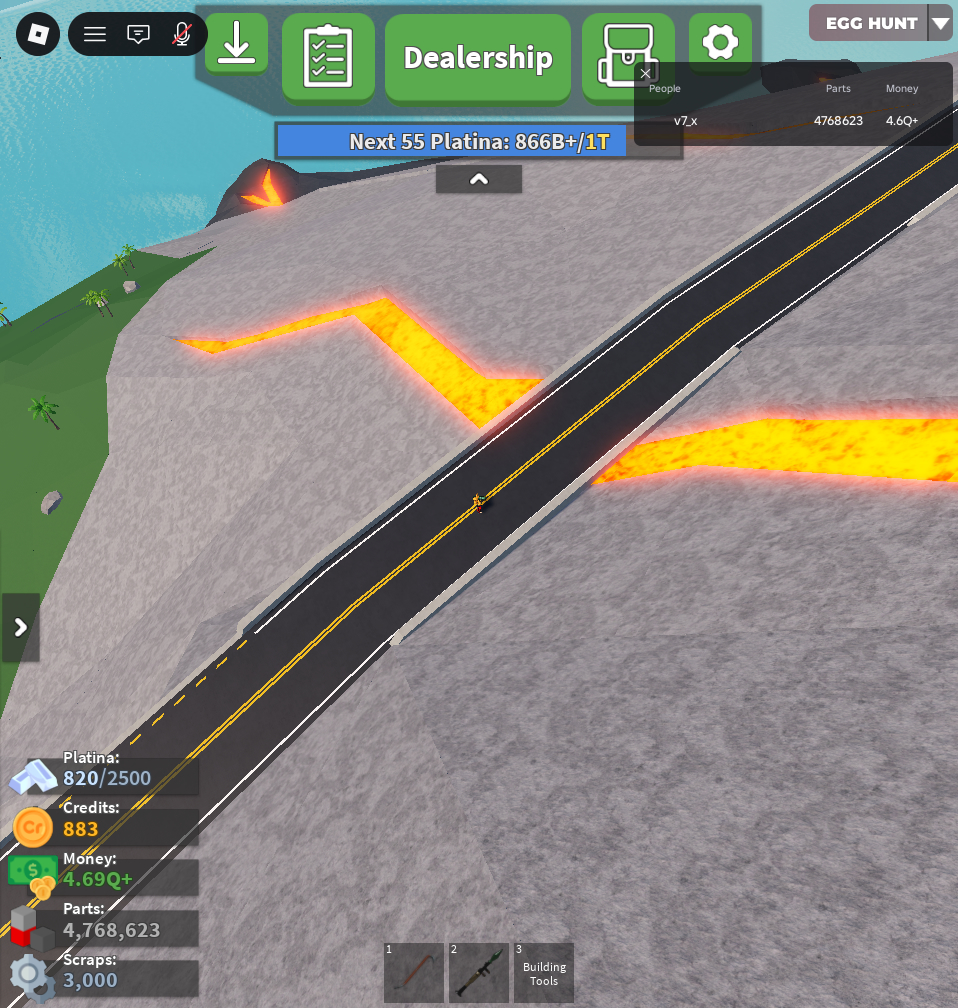Collapse the top bar with the up arrow
This screenshot has width=958, height=1008.
point(479,179)
